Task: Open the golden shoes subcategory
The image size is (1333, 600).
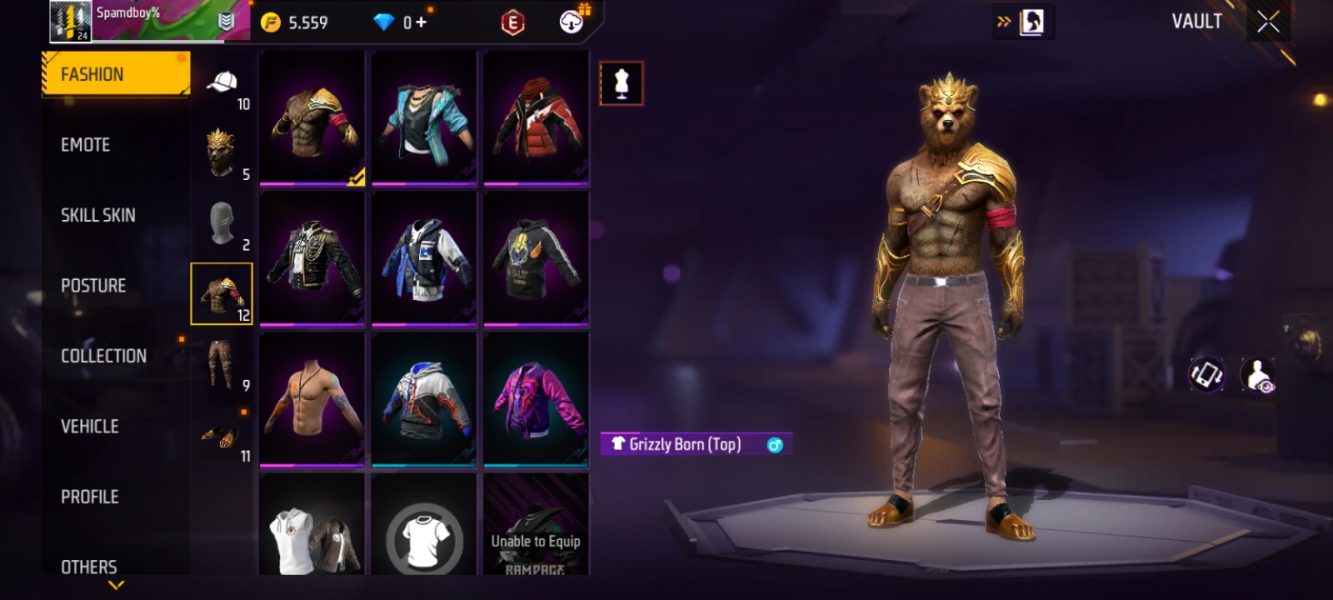Action: point(222,434)
